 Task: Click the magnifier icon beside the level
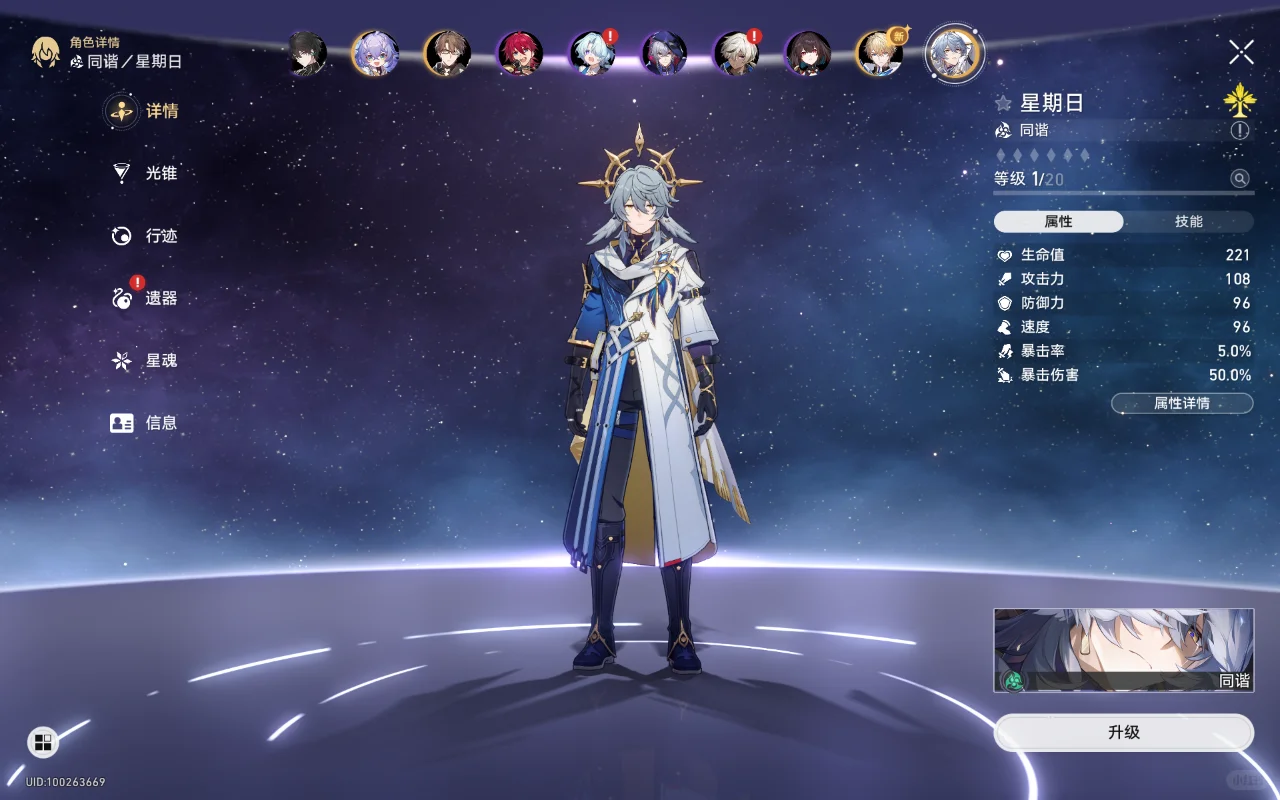tap(1240, 179)
